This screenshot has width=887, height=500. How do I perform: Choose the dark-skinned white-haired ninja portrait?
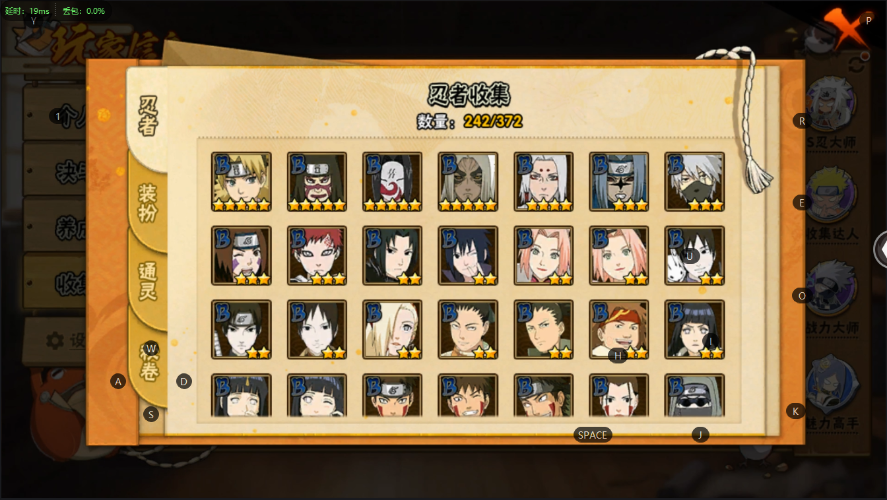pos(468,181)
